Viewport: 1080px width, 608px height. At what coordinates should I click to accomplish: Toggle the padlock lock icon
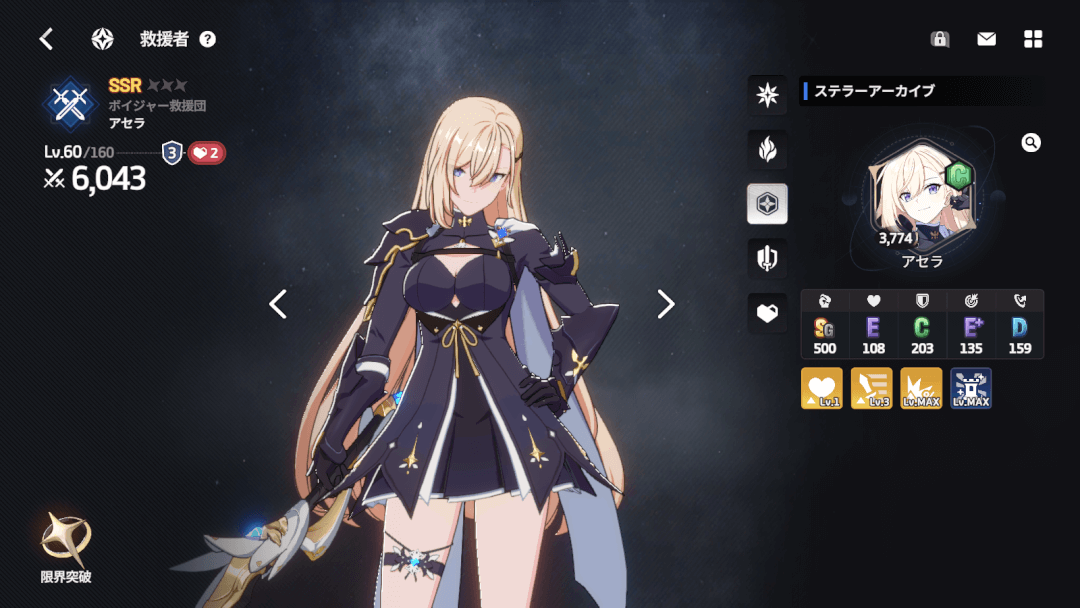(x=939, y=39)
